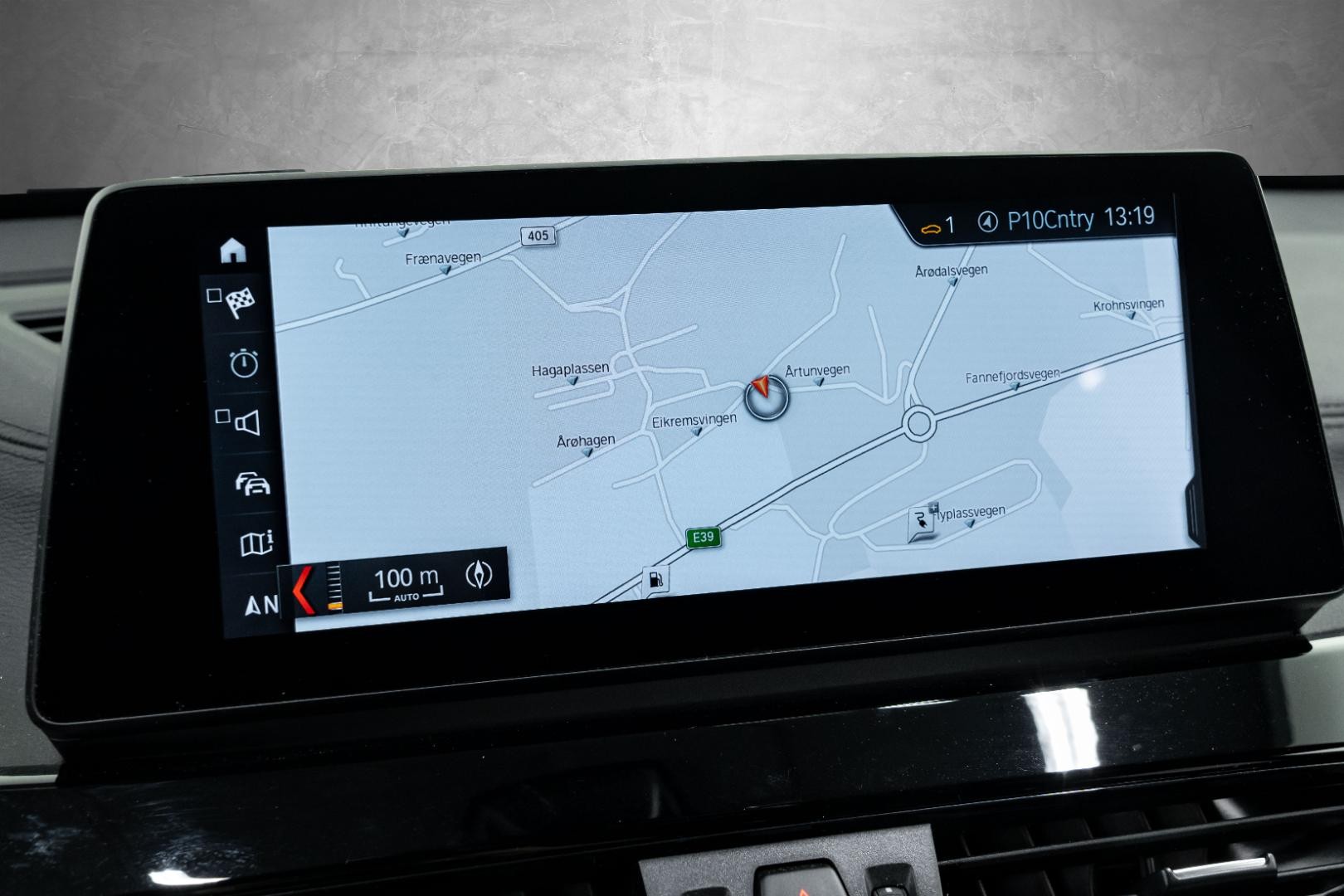Click the P10Cntry station label

[x=1049, y=220]
